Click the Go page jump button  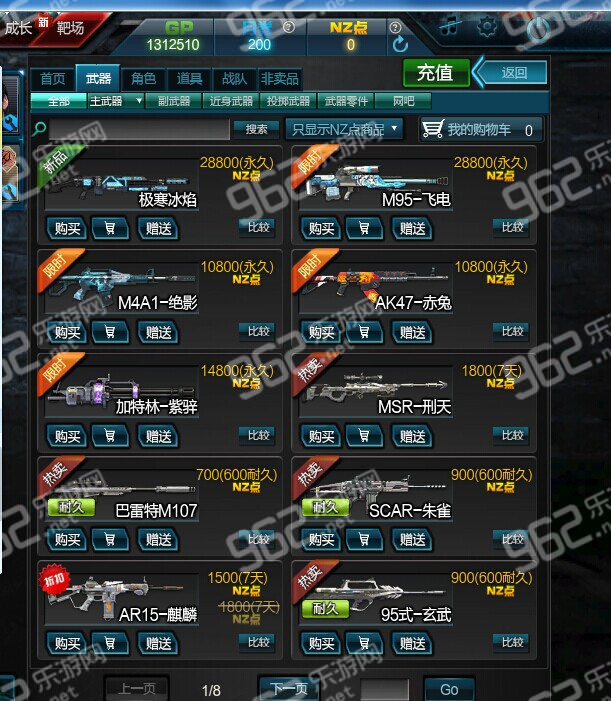449,689
